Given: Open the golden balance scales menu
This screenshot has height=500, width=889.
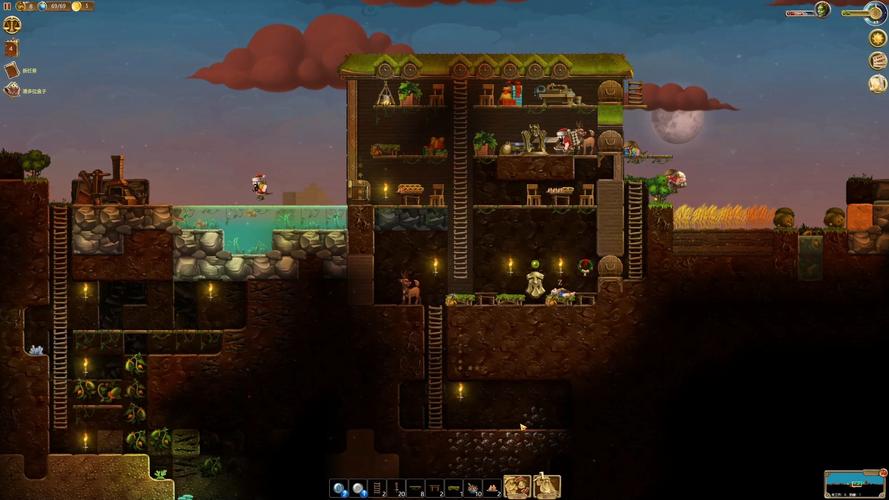Looking at the screenshot, I should (11, 26).
